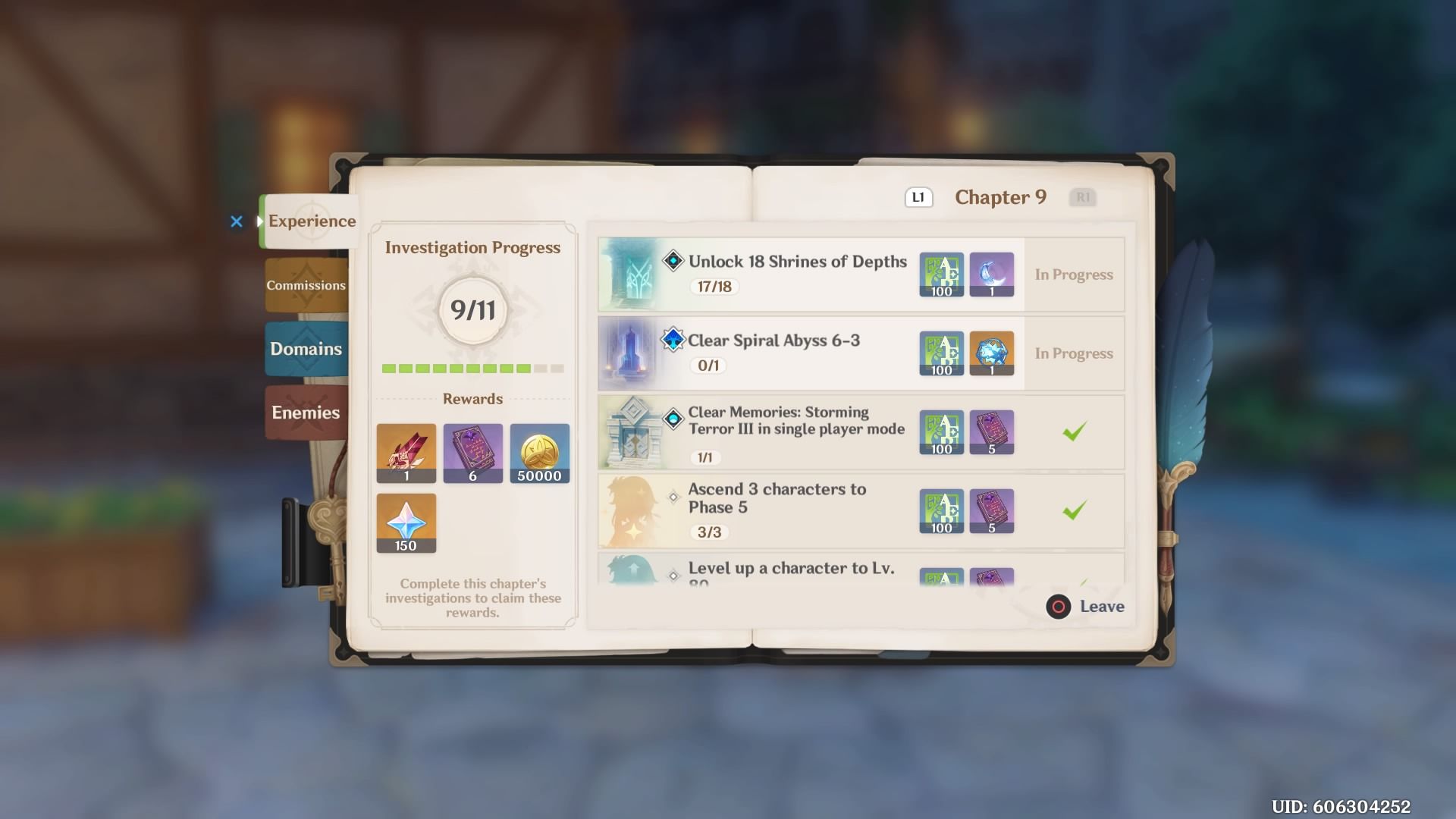Click the Leave button

1084,607
